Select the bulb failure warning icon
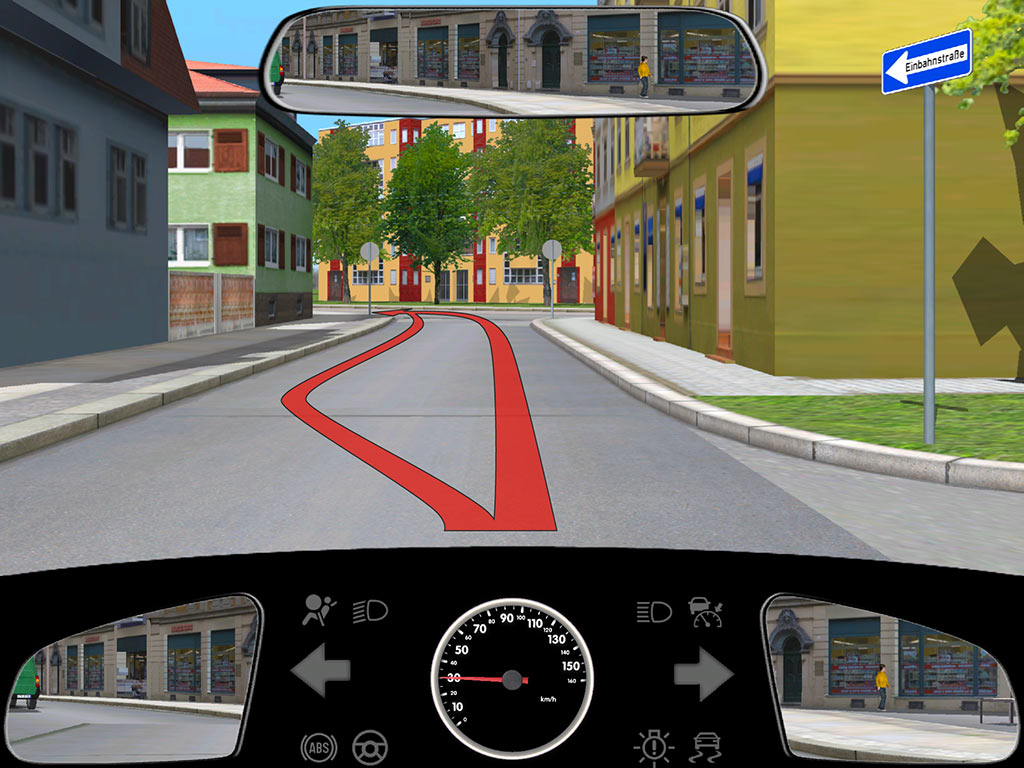The width and height of the screenshot is (1024, 768). pyautogui.click(x=654, y=747)
